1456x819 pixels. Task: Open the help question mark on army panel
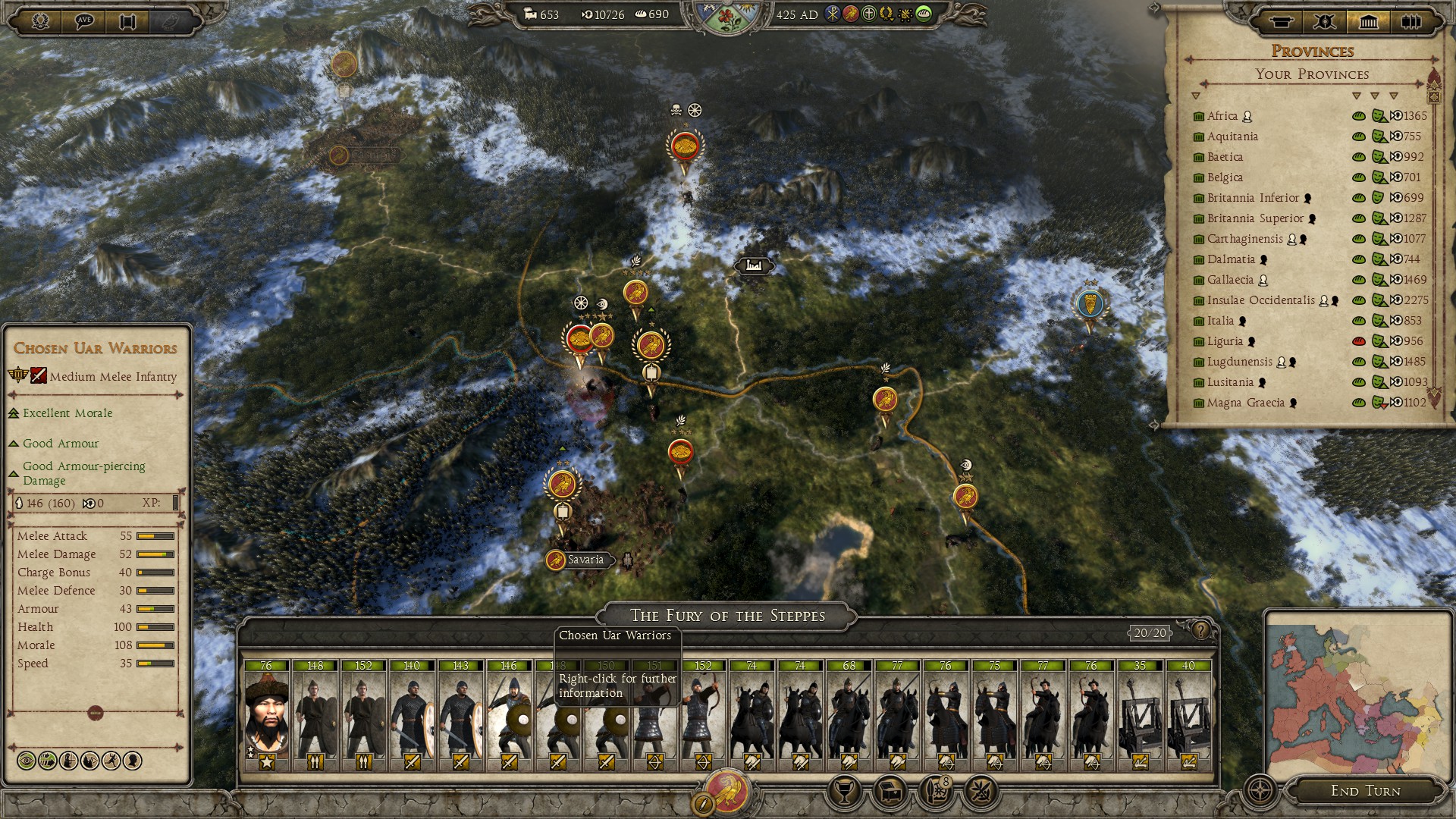click(1200, 630)
